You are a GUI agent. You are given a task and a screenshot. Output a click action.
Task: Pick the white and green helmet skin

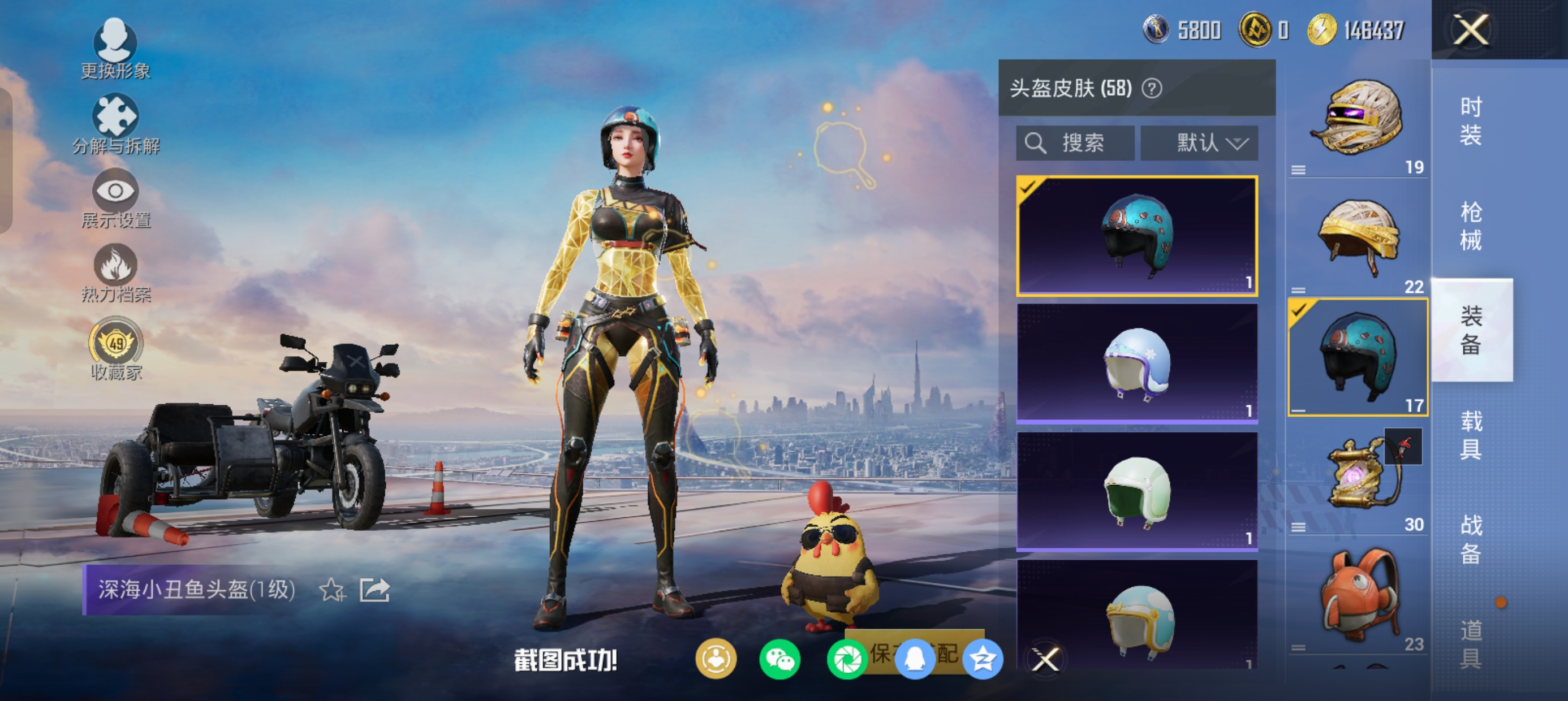pyautogui.click(x=1137, y=491)
